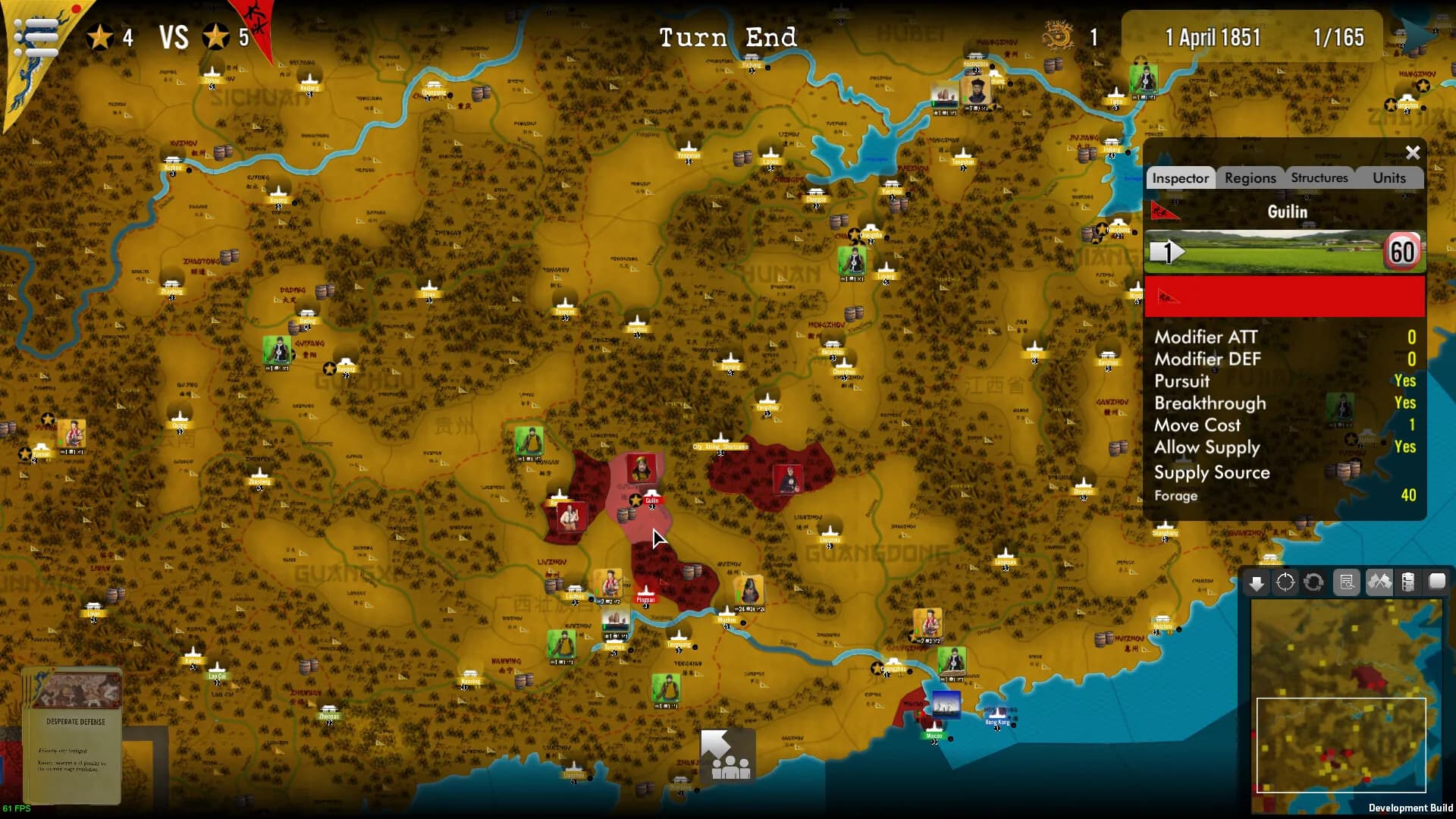Viewport: 1456px width, 819px height.
Task: Click the down-arrow icon above the minimap
Action: tap(1256, 584)
